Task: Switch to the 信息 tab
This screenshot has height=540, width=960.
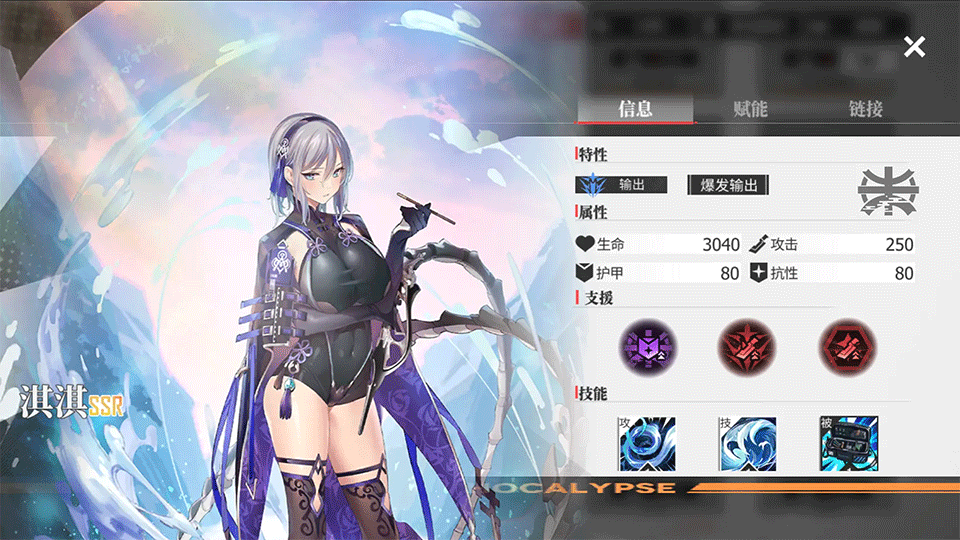Action: point(635,109)
